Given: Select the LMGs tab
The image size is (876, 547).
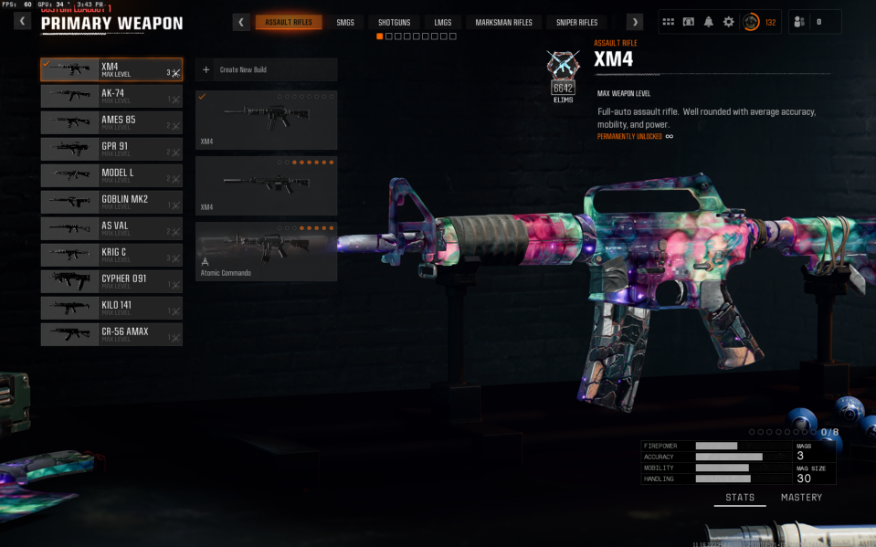Looking at the screenshot, I should 443,22.
